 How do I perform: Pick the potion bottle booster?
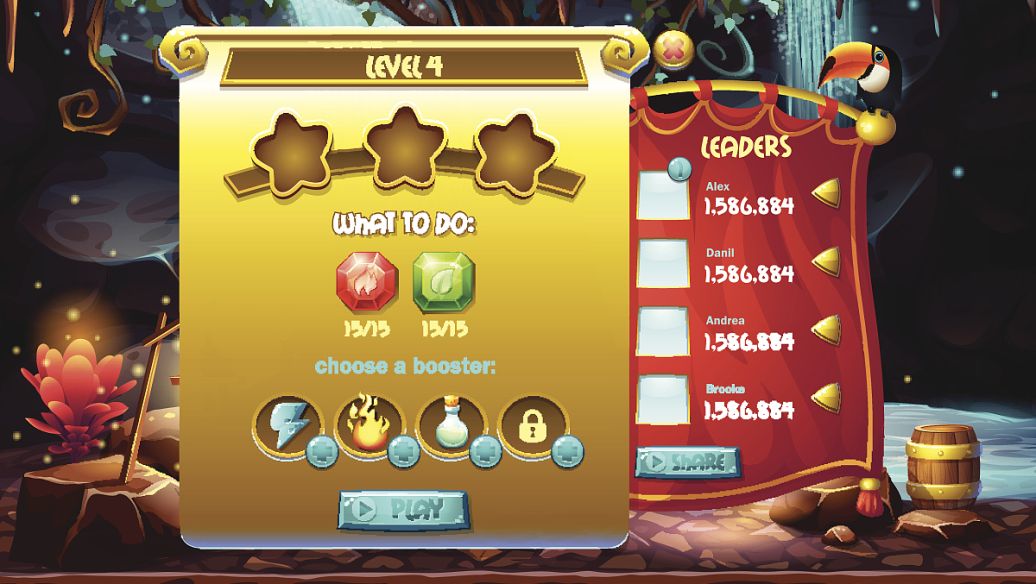450,425
